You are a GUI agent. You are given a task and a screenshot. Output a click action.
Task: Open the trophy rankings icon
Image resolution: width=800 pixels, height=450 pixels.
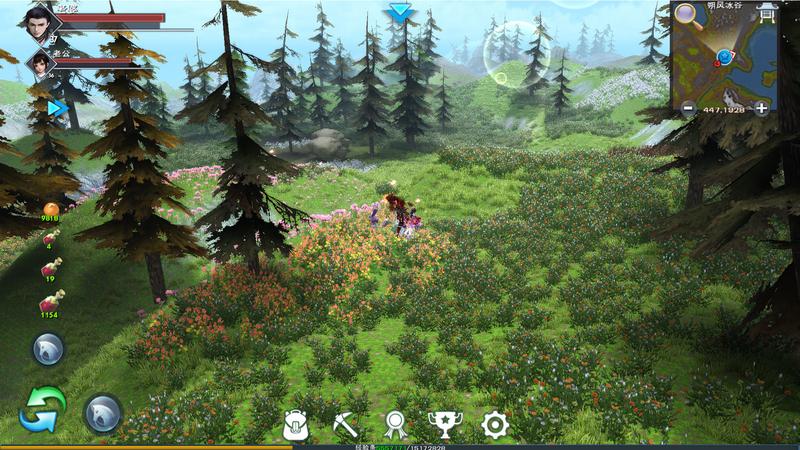[444, 425]
